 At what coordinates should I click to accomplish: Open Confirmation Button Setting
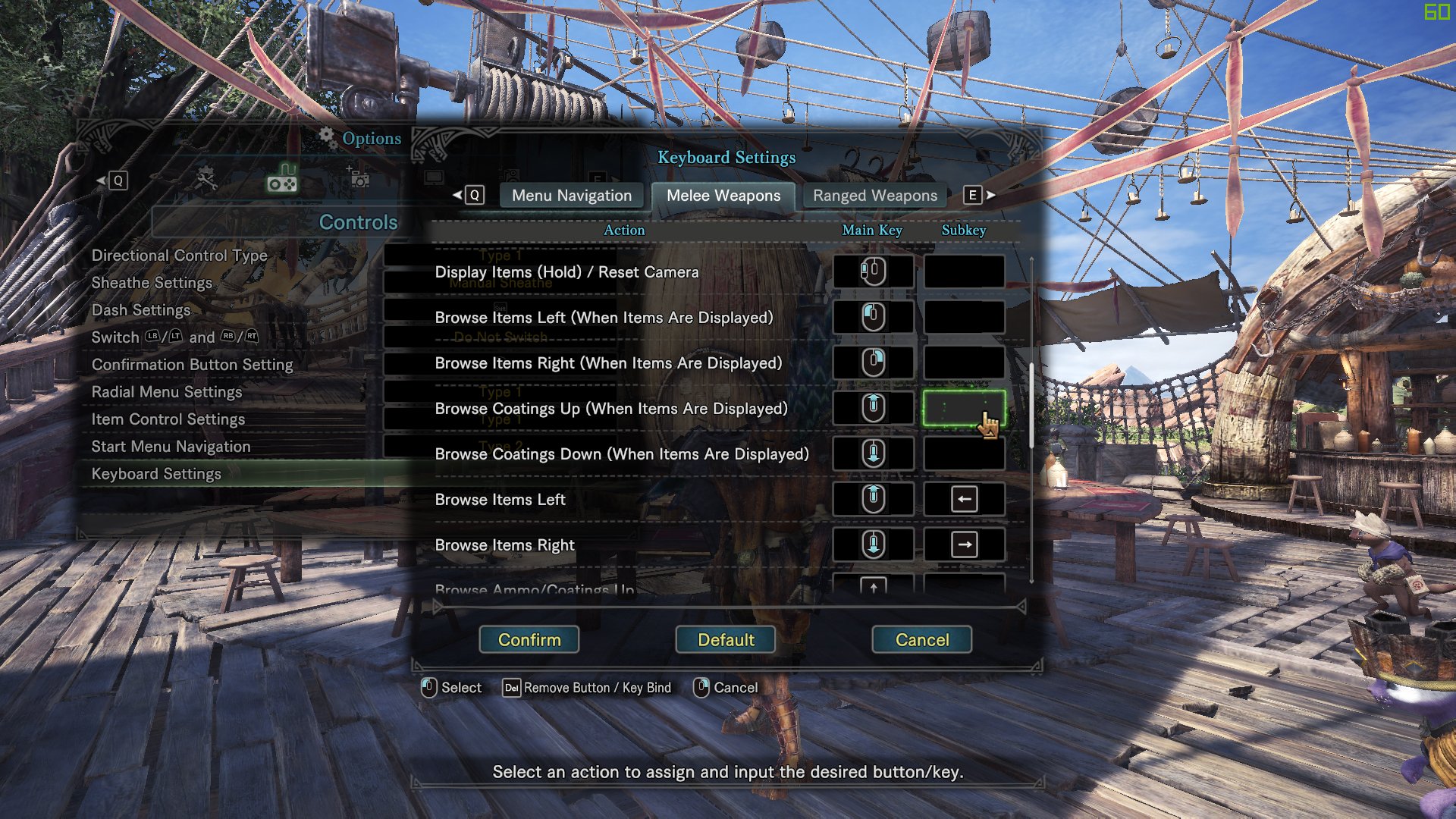pyautogui.click(x=192, y=365)
